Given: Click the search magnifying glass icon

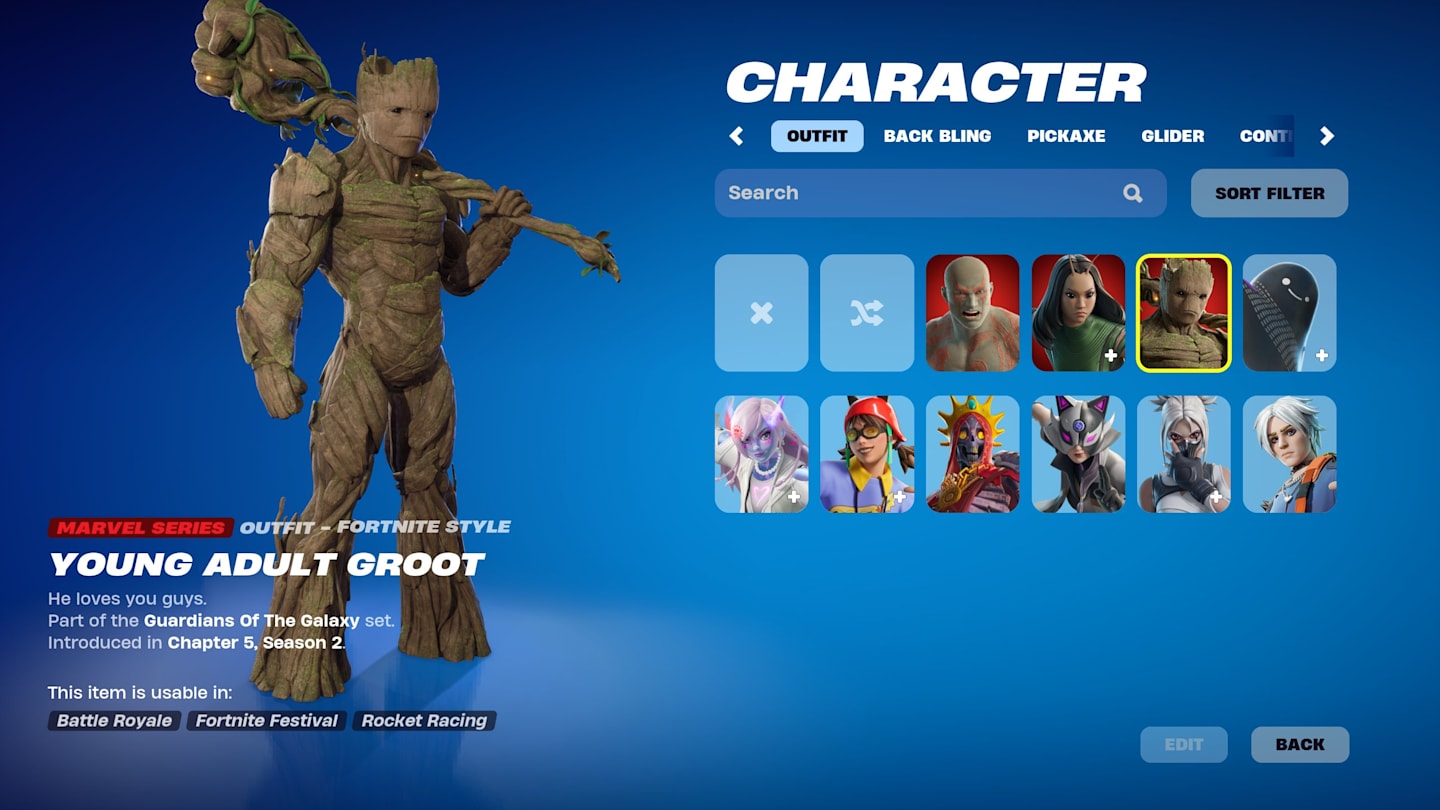Looking at the screenshot, I should coord(1133,193).
